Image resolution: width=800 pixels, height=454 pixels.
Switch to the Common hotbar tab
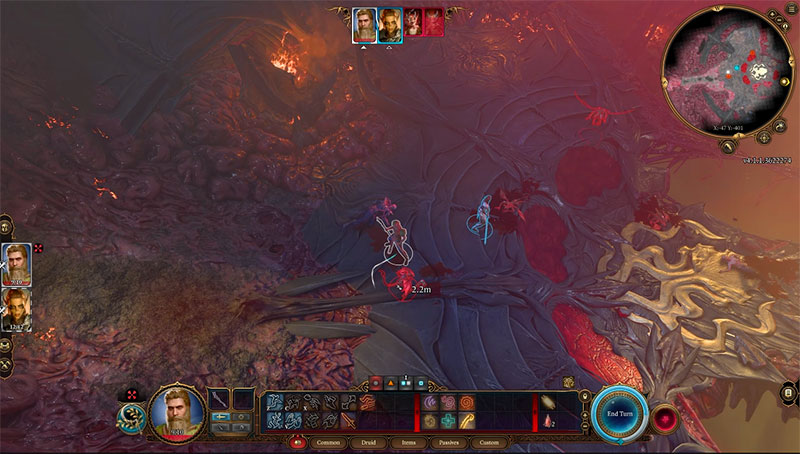[328, 442]
